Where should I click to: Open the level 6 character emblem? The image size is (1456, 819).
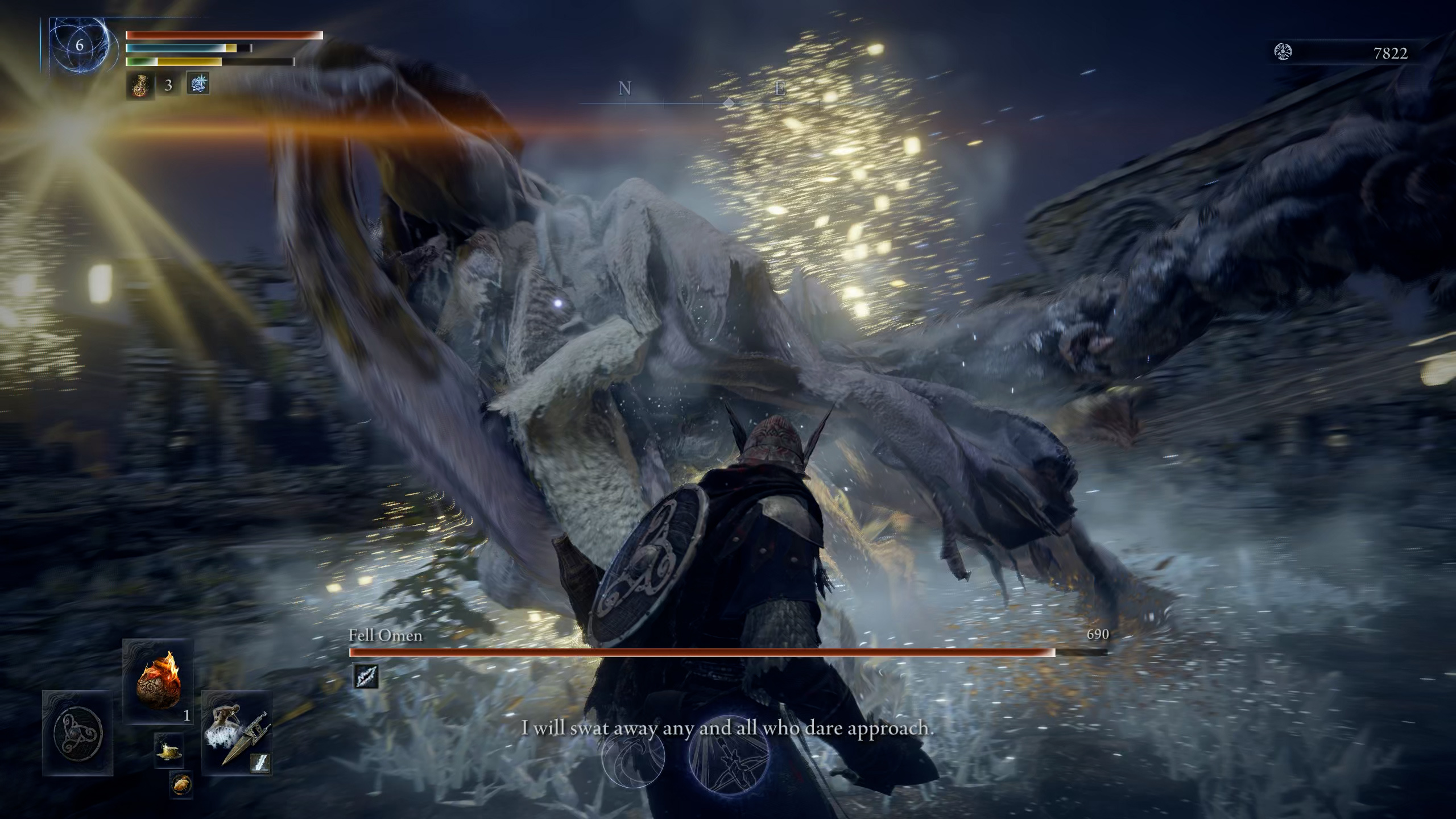tap(79, 45)
